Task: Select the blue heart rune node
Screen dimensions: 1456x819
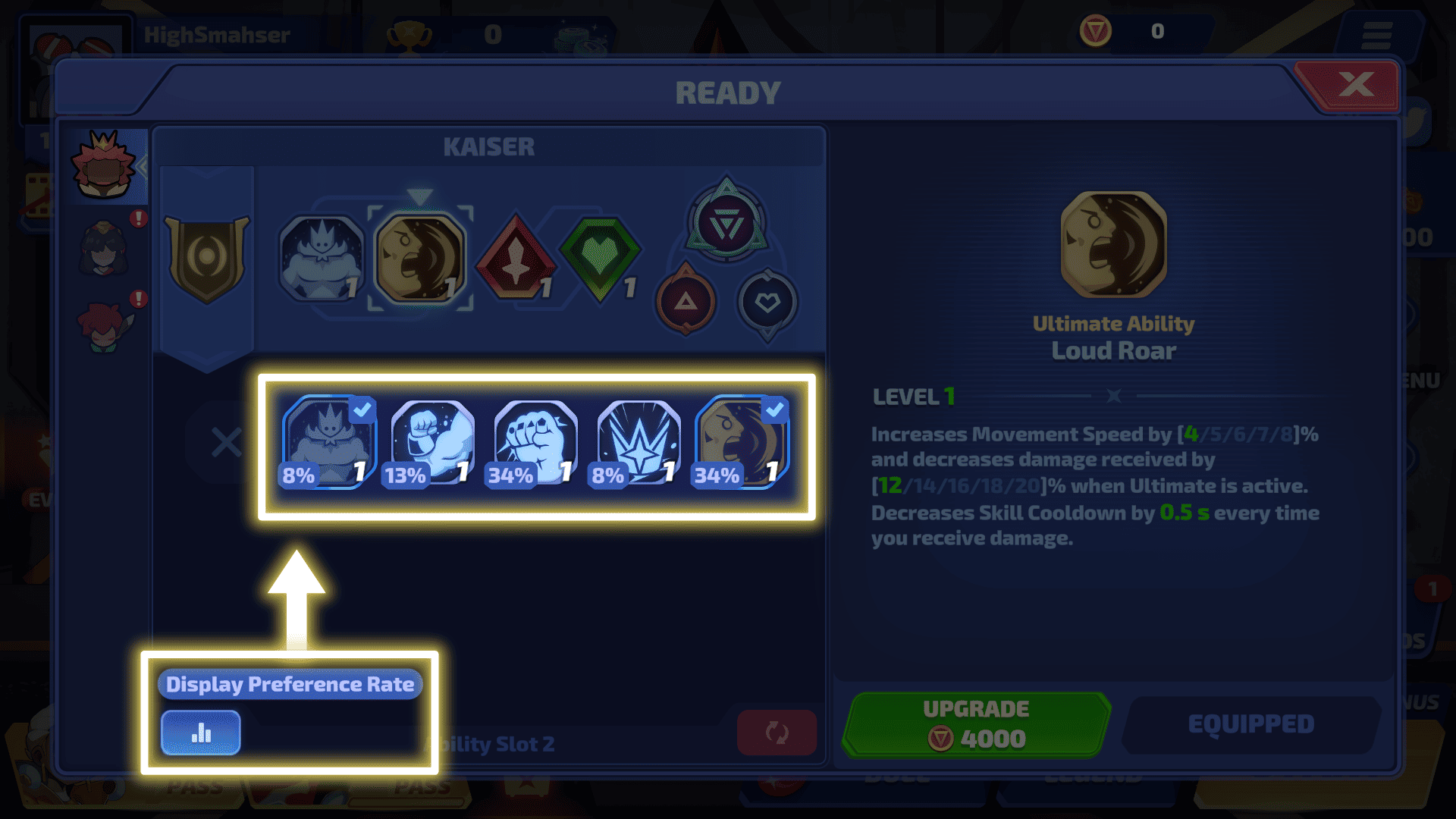Action: [767, 303]
